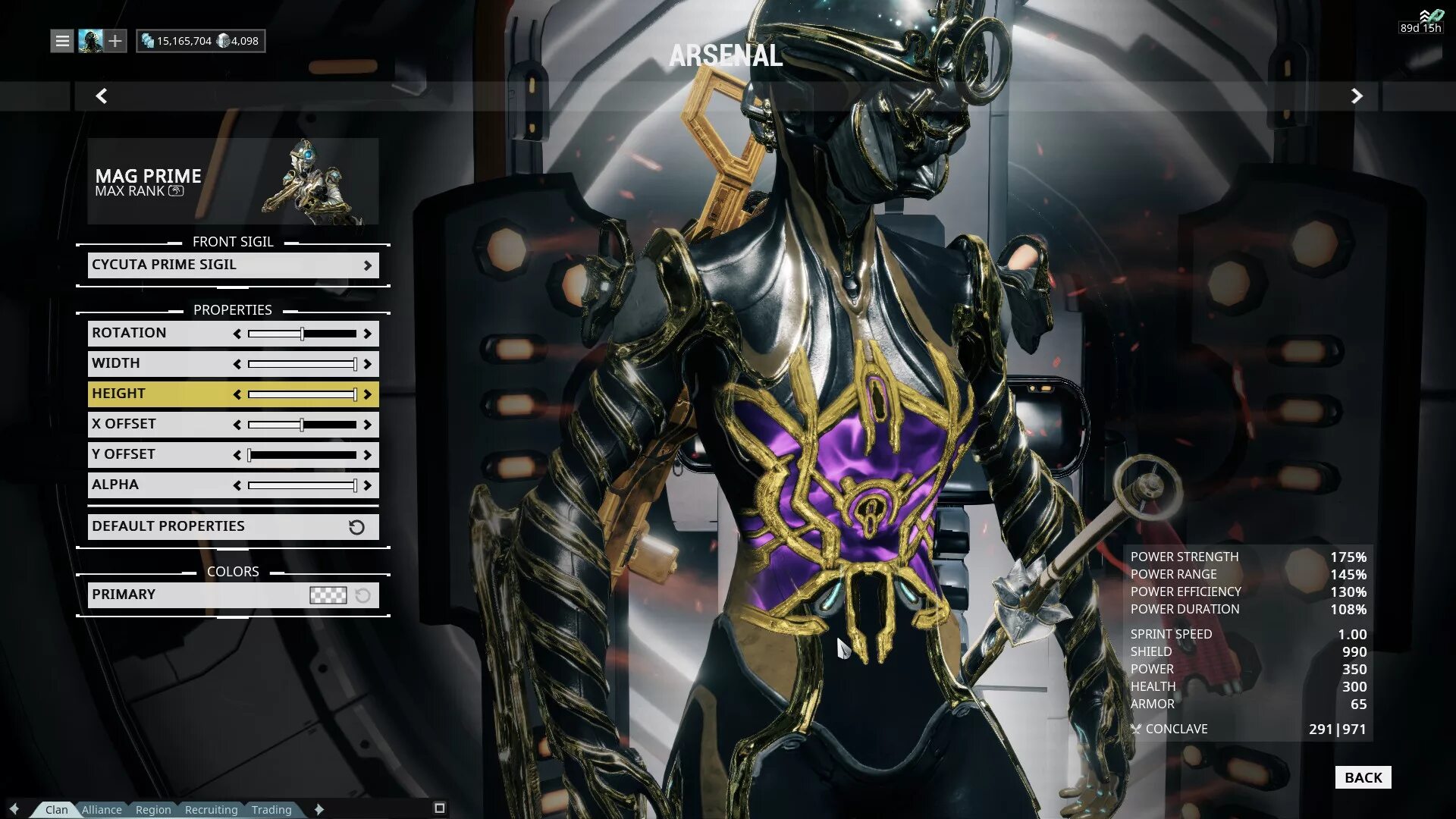Image resolution: width=1456 pixels, height=819 pixels.
Task: Click the Back button
Action: [x=1363, y=777]
